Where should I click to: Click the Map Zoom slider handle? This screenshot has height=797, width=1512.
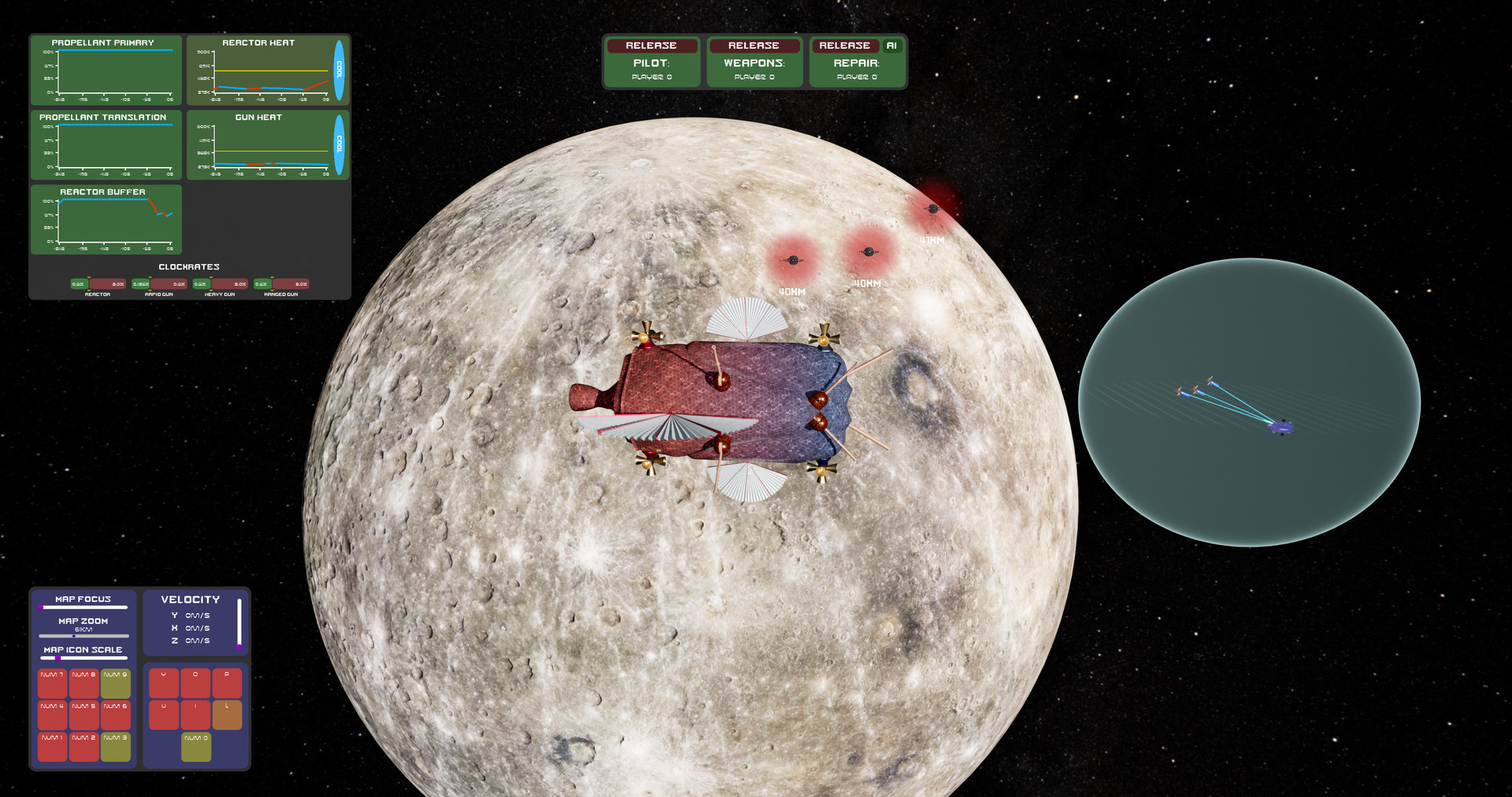tap(73, 636)
